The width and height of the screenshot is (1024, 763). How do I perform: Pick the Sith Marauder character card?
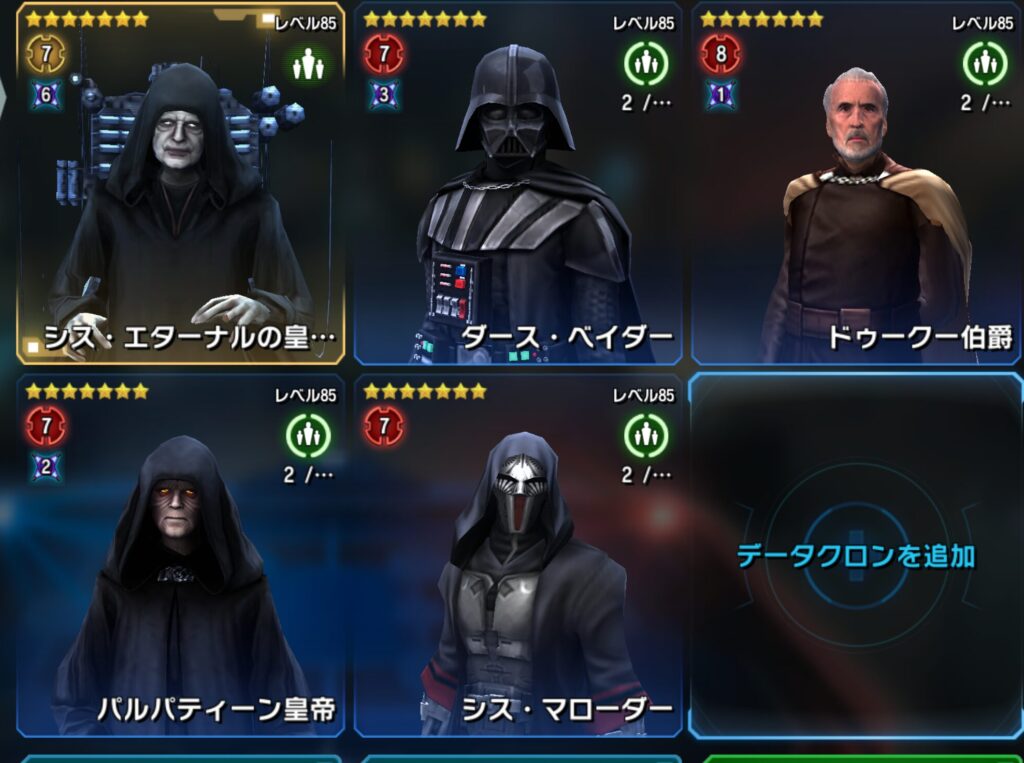[x=517, y=560]
